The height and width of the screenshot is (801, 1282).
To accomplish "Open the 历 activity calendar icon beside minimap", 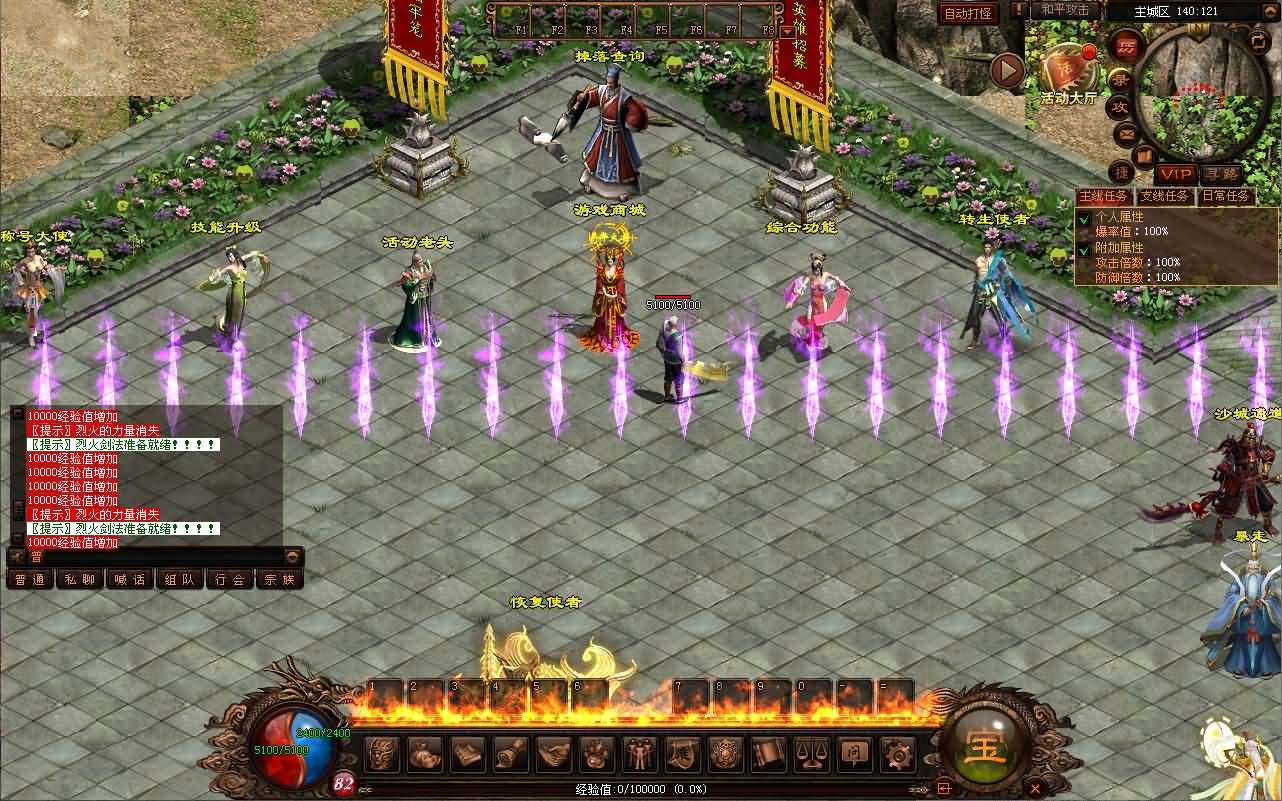I will click(1126, 46).
